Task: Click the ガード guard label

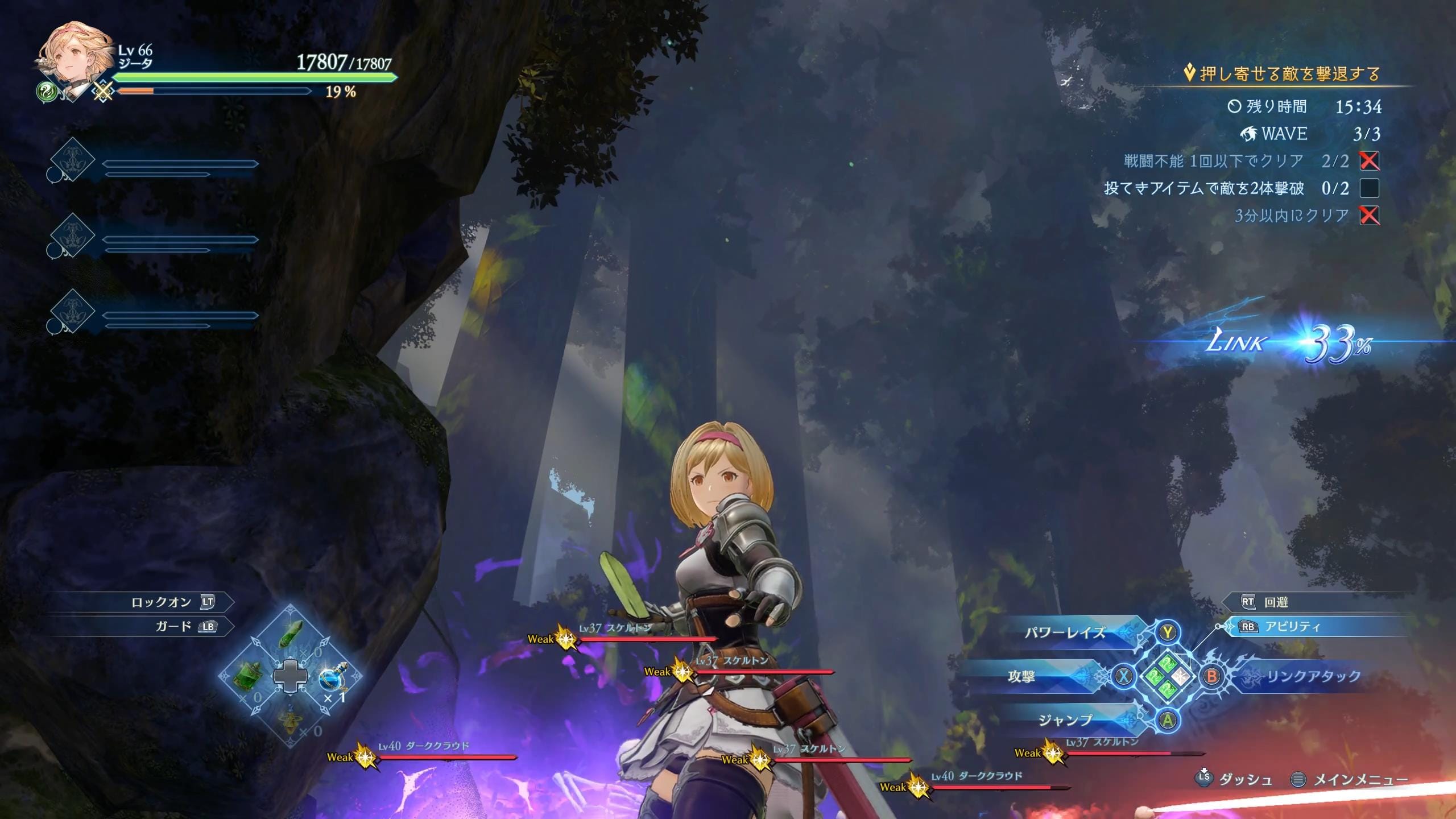Action: point(173,627)
